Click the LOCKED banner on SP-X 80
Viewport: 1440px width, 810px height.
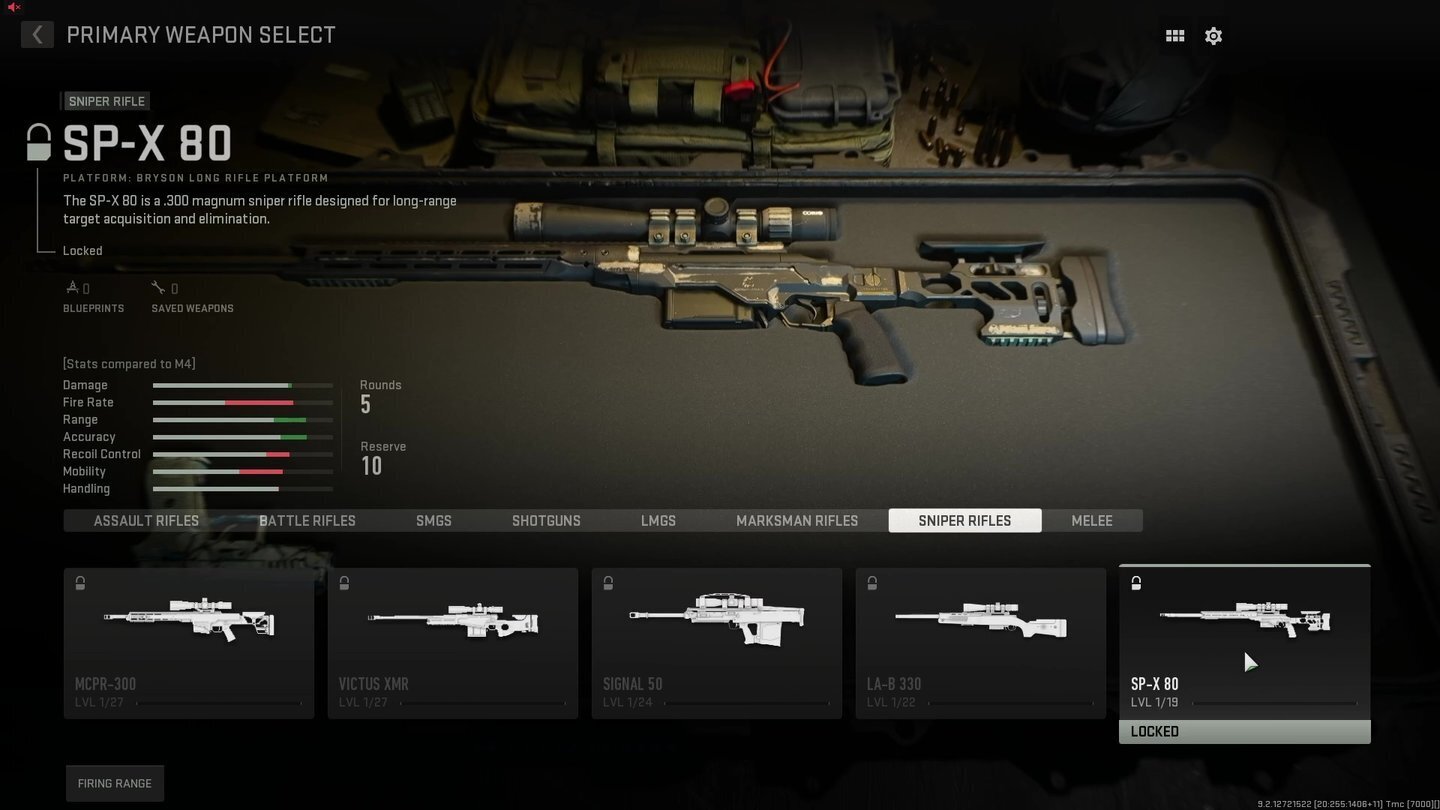click(x=1244, y=731)
